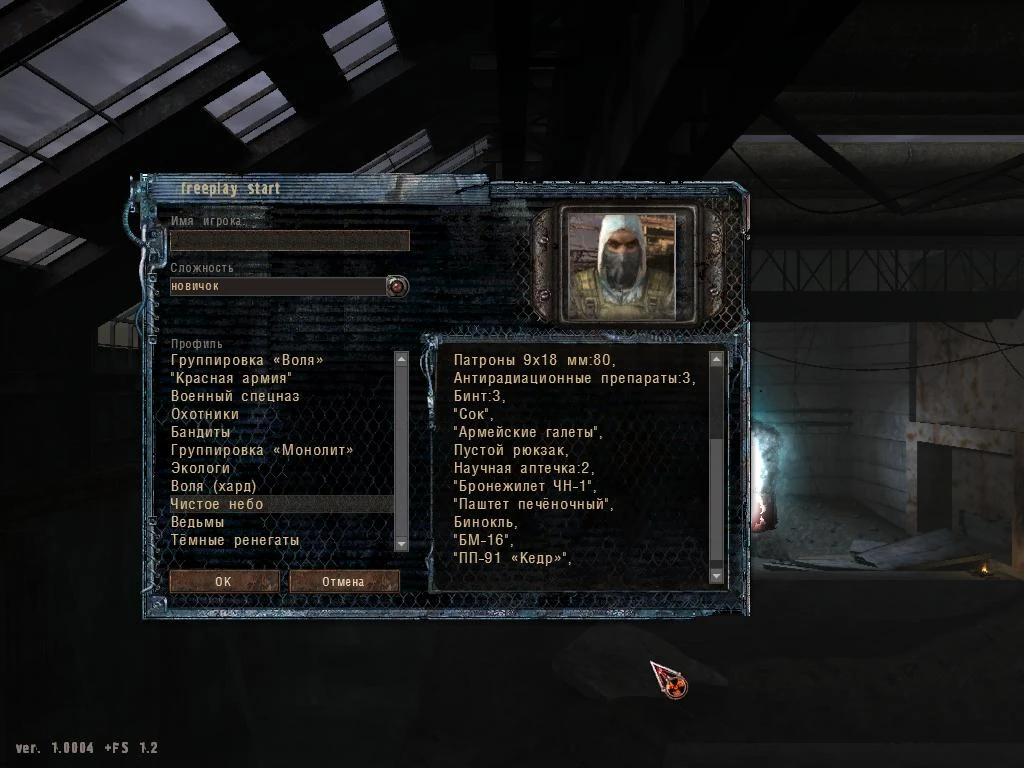Image resolution: width=1024 pixels, height=768 pixels.
Task: Click the profile list's scroll-down arrow
Action: (401, 543)
